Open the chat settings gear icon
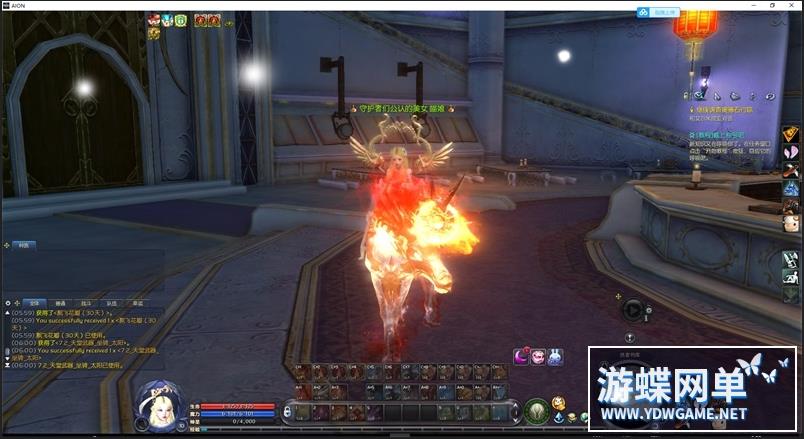The width and height of the screenshot is (804, 439). [x=9, y=301]
